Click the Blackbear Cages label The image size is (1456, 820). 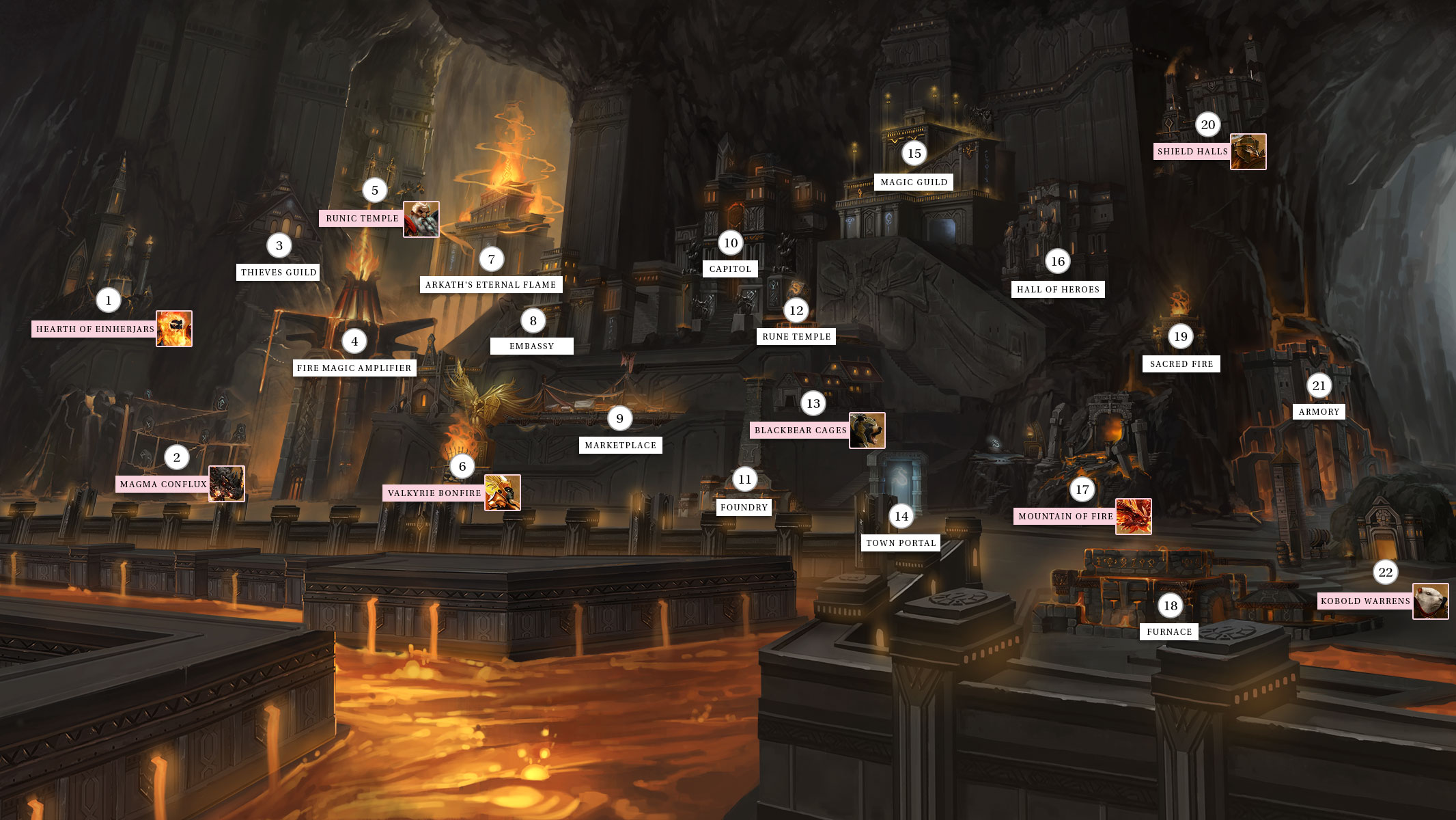[x=800, y=430]
